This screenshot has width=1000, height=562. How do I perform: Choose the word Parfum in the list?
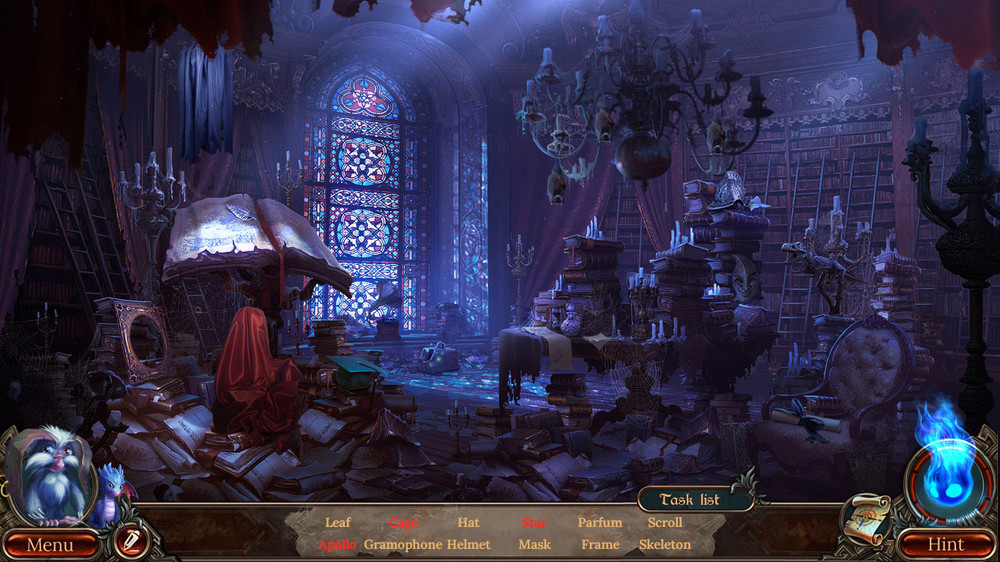click(600, 522)
